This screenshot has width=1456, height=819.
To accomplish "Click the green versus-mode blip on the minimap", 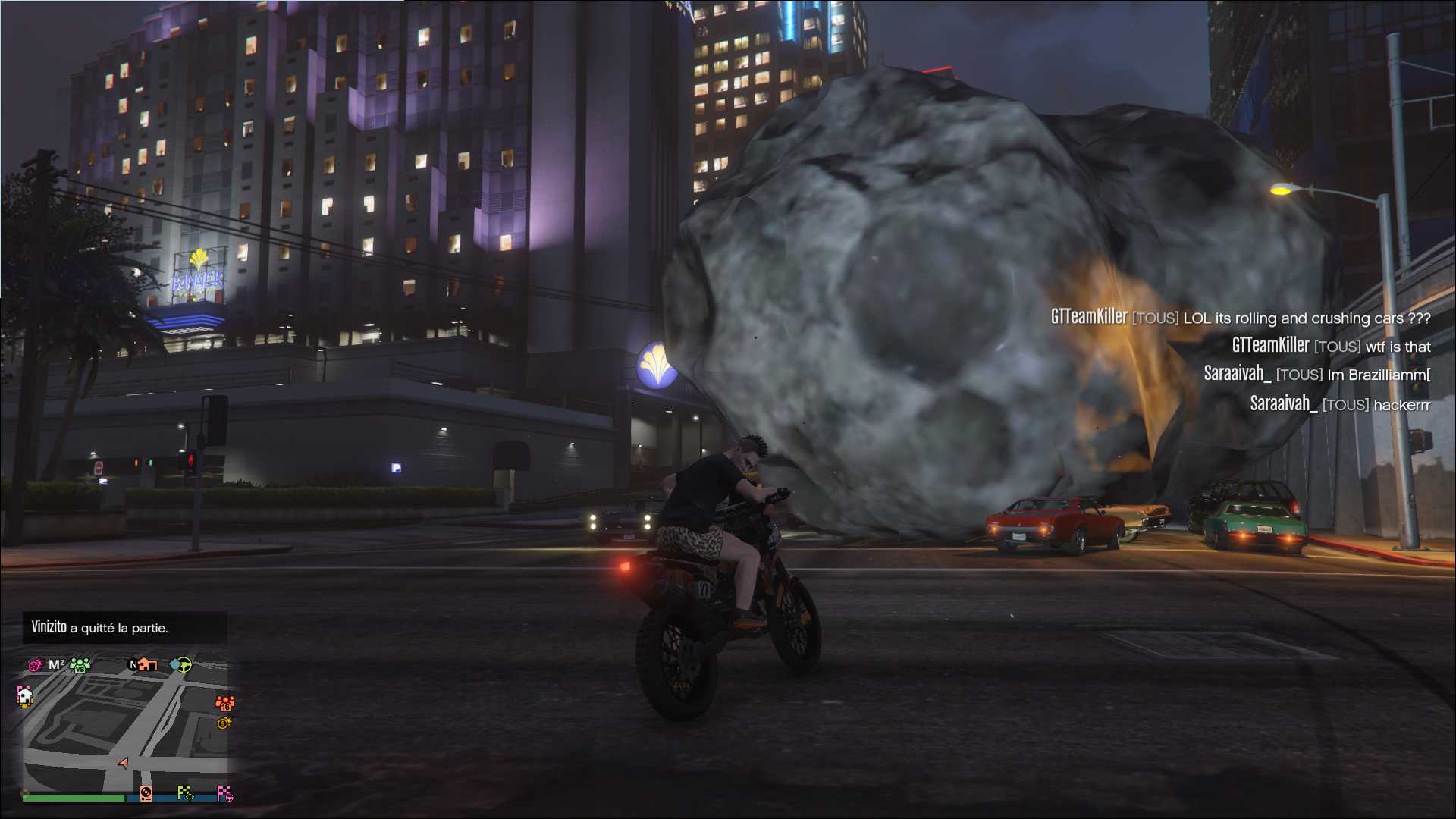I will [80, 665].
